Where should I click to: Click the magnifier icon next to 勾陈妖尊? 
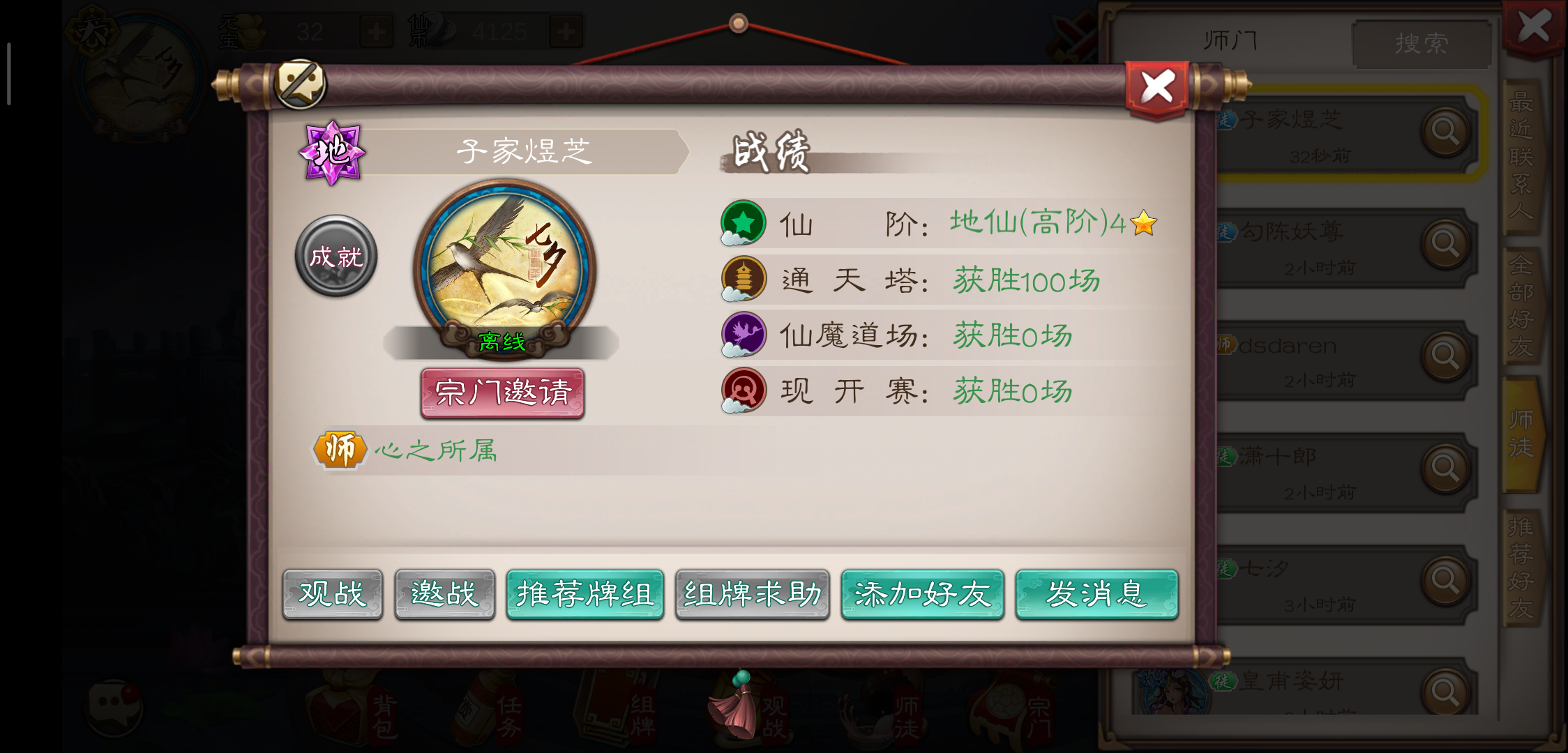(x=1447, y=243)
